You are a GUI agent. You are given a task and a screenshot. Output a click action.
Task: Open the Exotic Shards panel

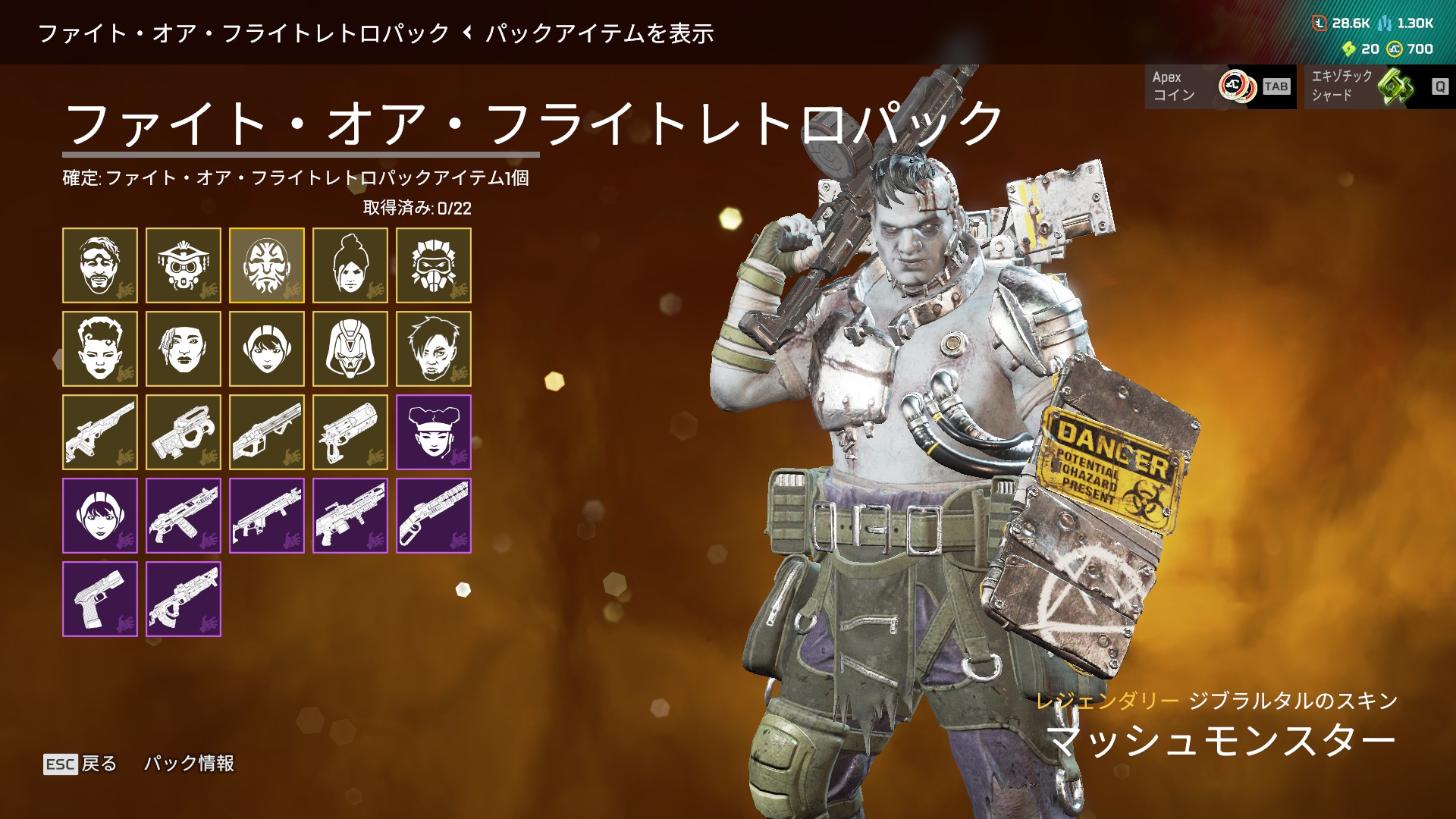click(x=1379, y=86)
